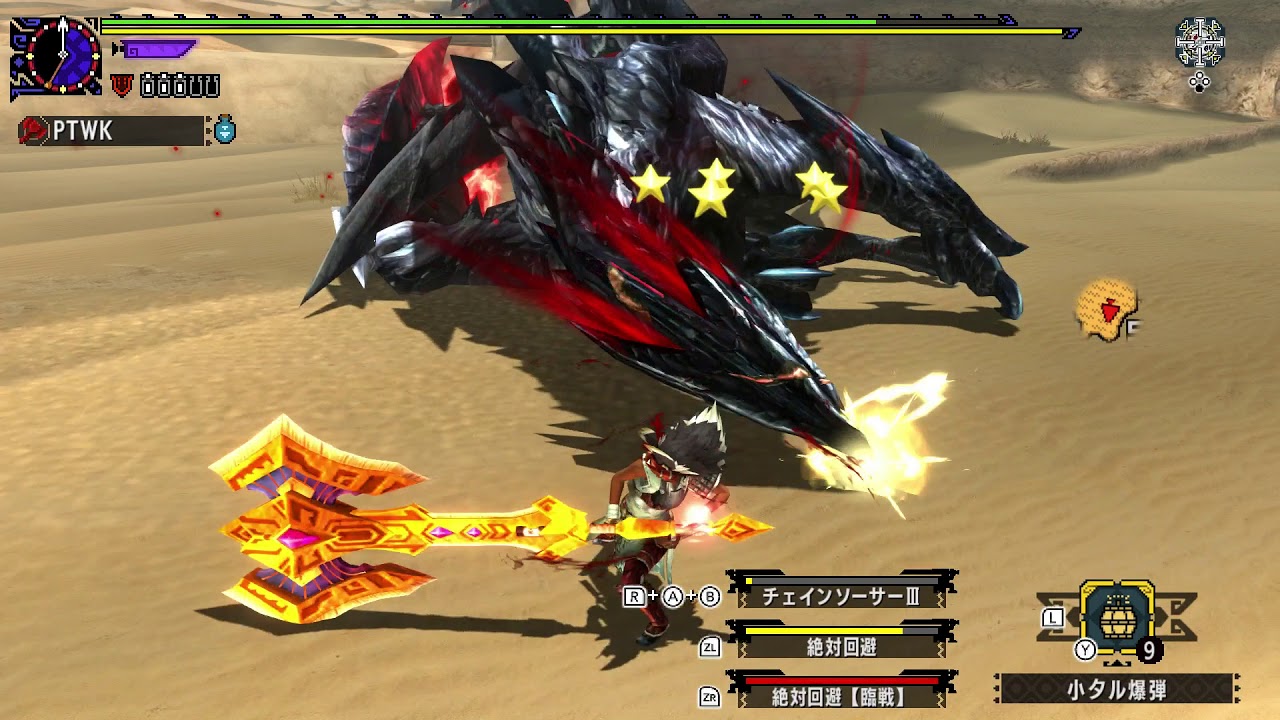Screen dimensions: 1280x720
Task: Select the 絶対回避 hunter art entry
Action: pyautogui.click(x=843, y=645)
